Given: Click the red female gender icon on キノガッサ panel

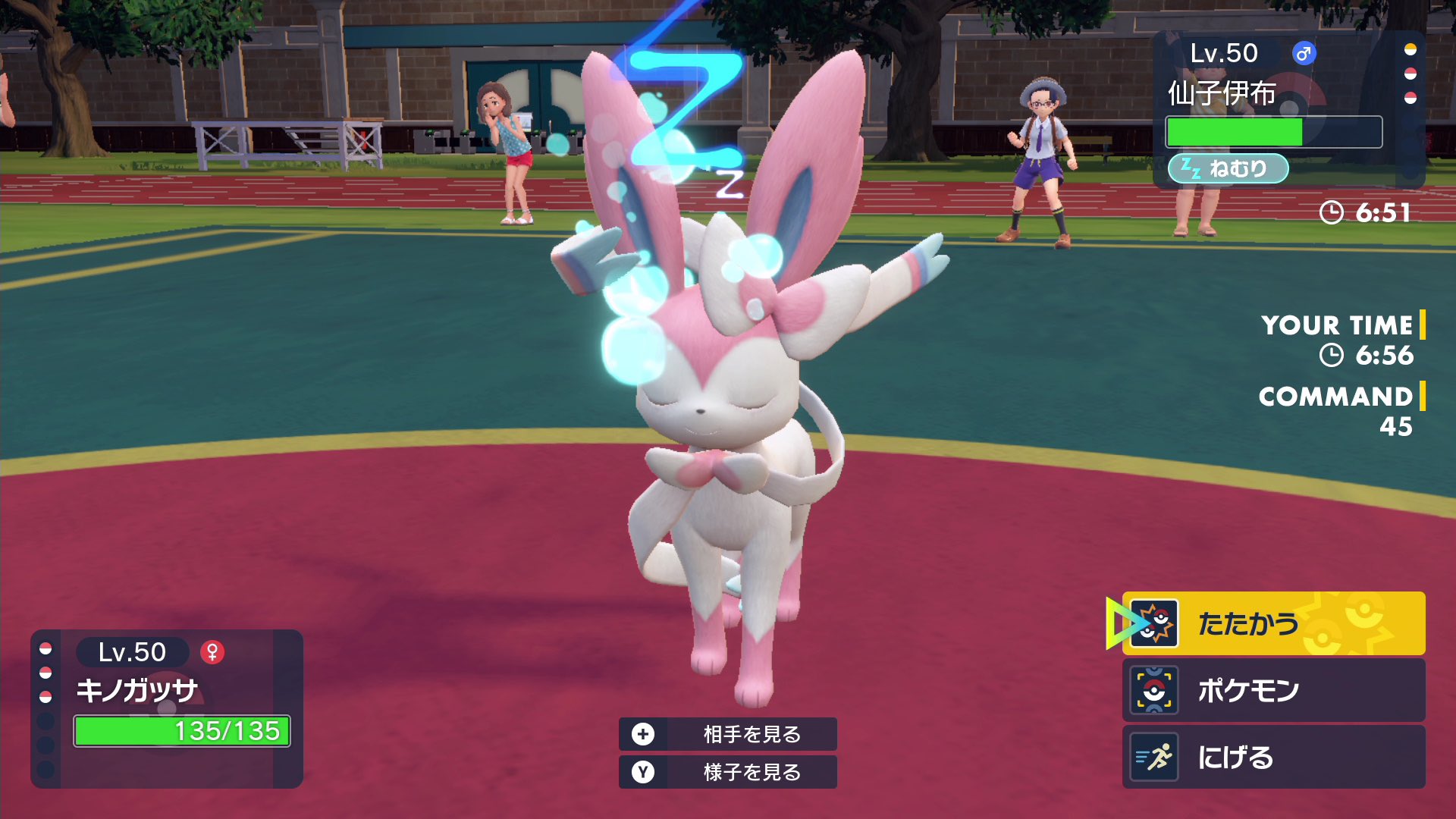Looking at the screenshot, I should tap(214, 651).
